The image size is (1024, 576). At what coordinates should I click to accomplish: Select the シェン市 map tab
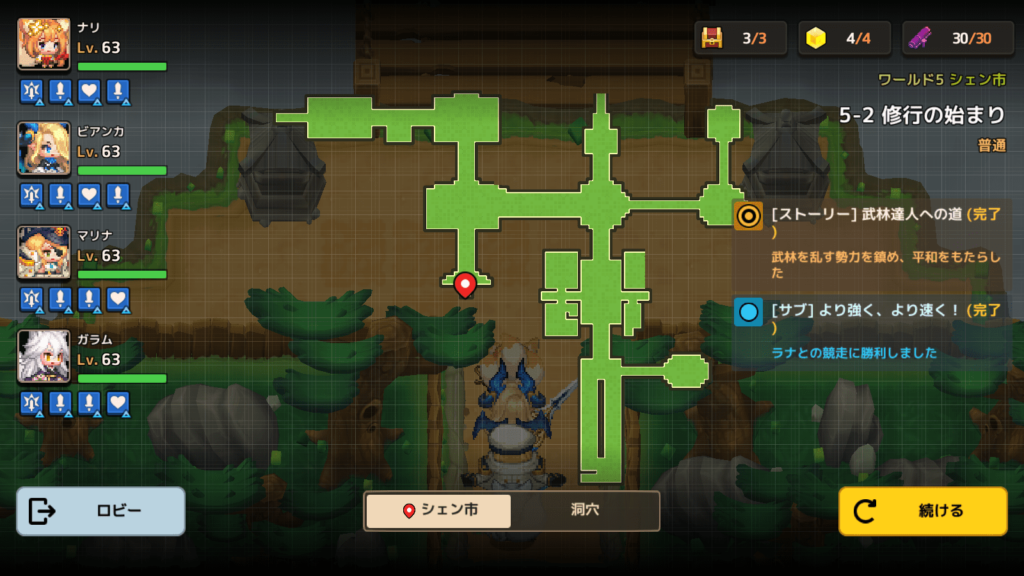438,510
